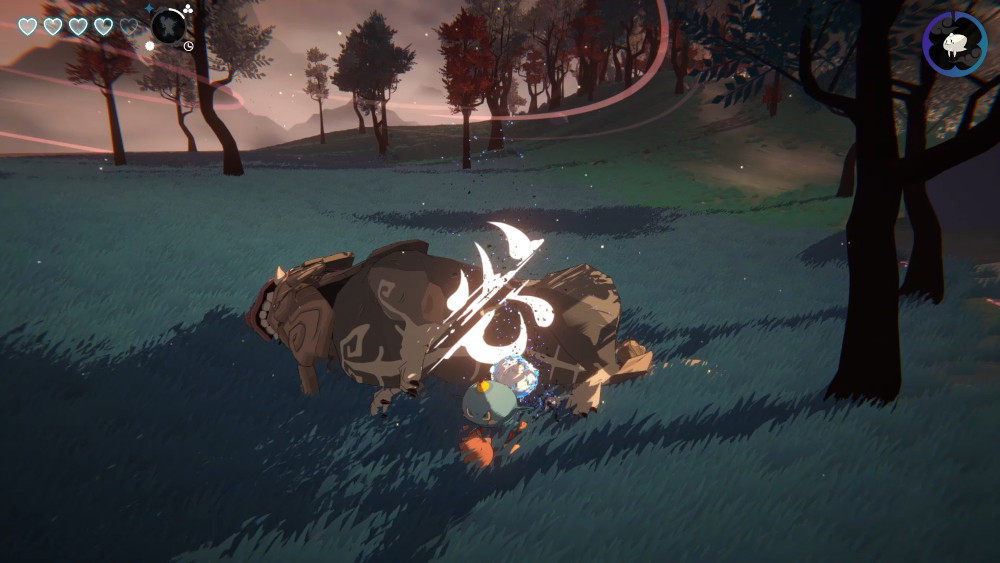Select the blue four-point star icon
This screenshot has height=563, width=1000.
[149, 8]
